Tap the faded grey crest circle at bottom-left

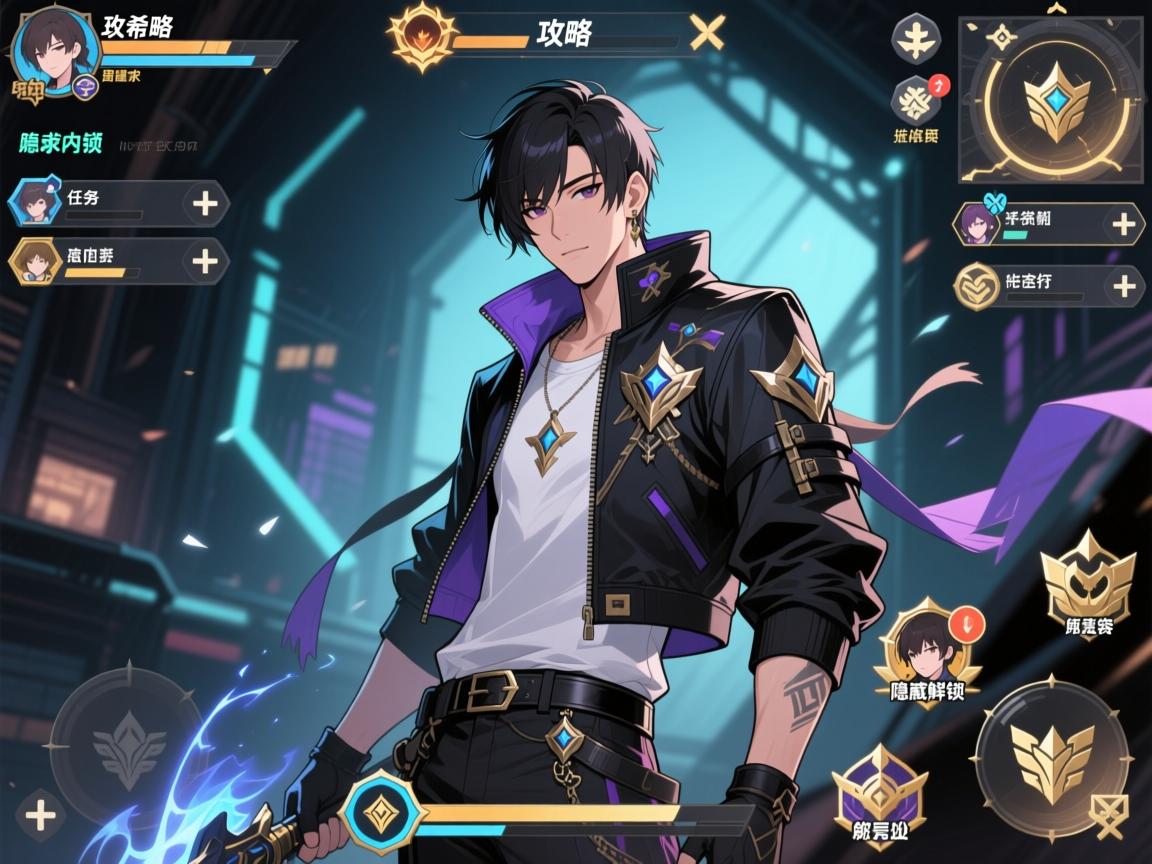(129, 745)
